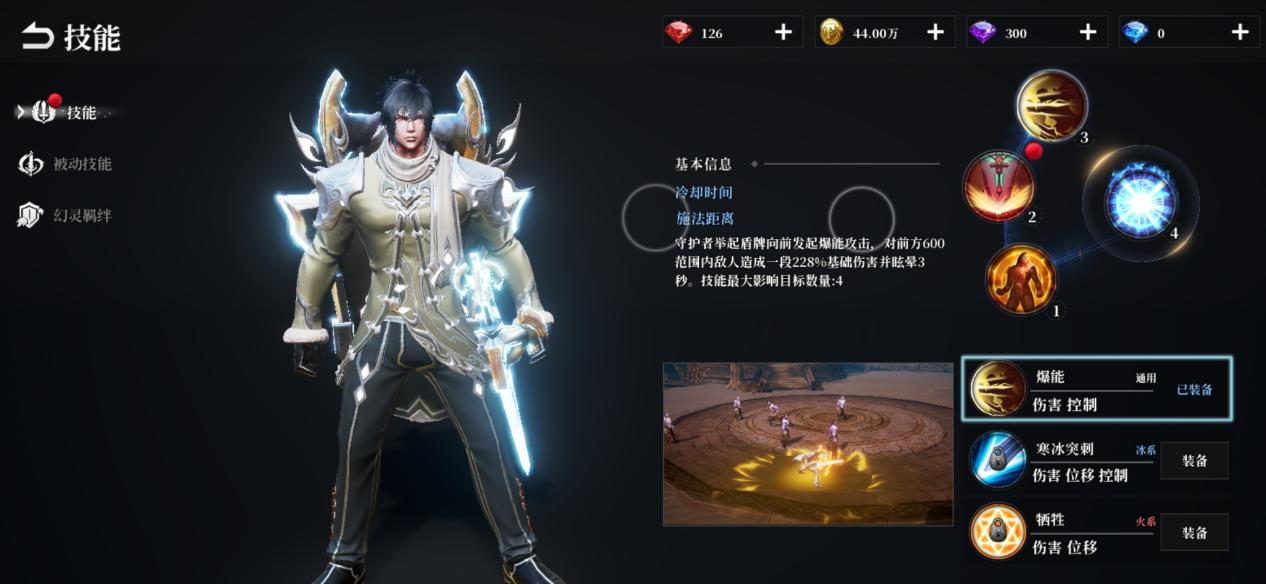Select skill slot 3 golden icon
The image size is (1266, 584).
click(1051, 105)
